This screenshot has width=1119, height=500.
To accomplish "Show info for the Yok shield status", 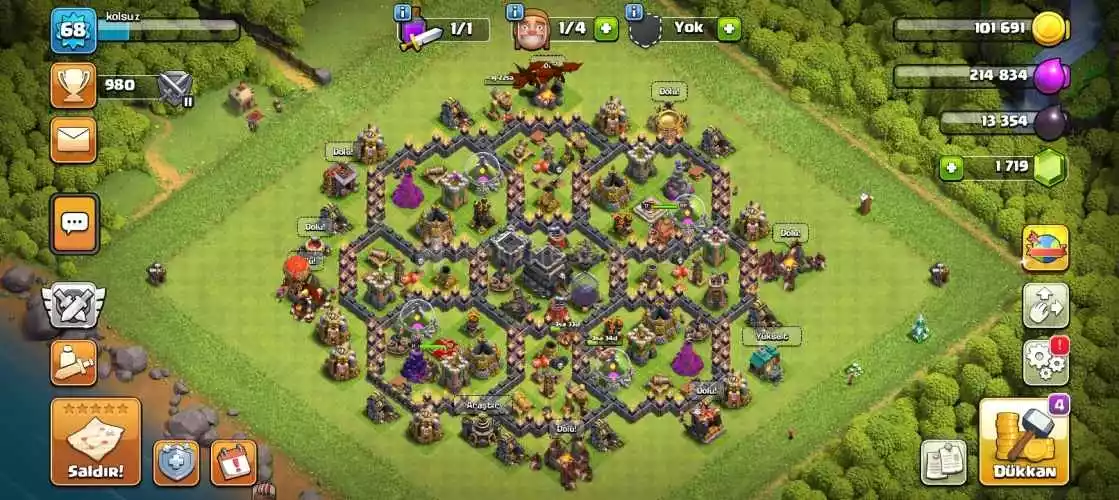I will (634, 13).
